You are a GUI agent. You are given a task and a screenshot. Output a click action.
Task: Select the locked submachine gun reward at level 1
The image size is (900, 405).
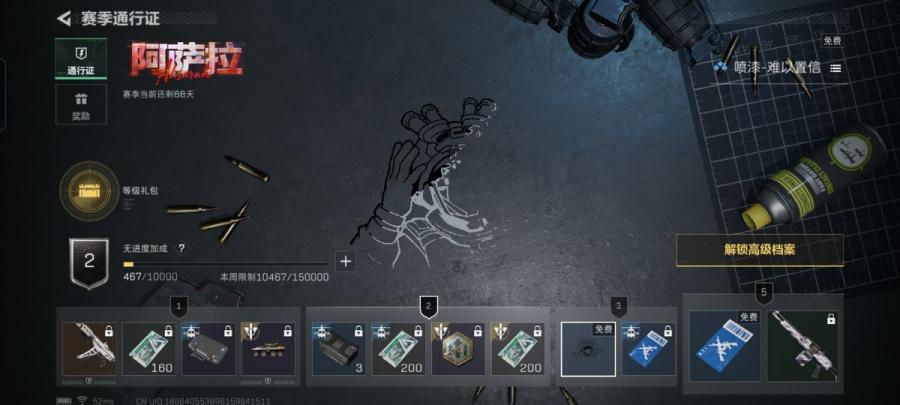(89, 348)
